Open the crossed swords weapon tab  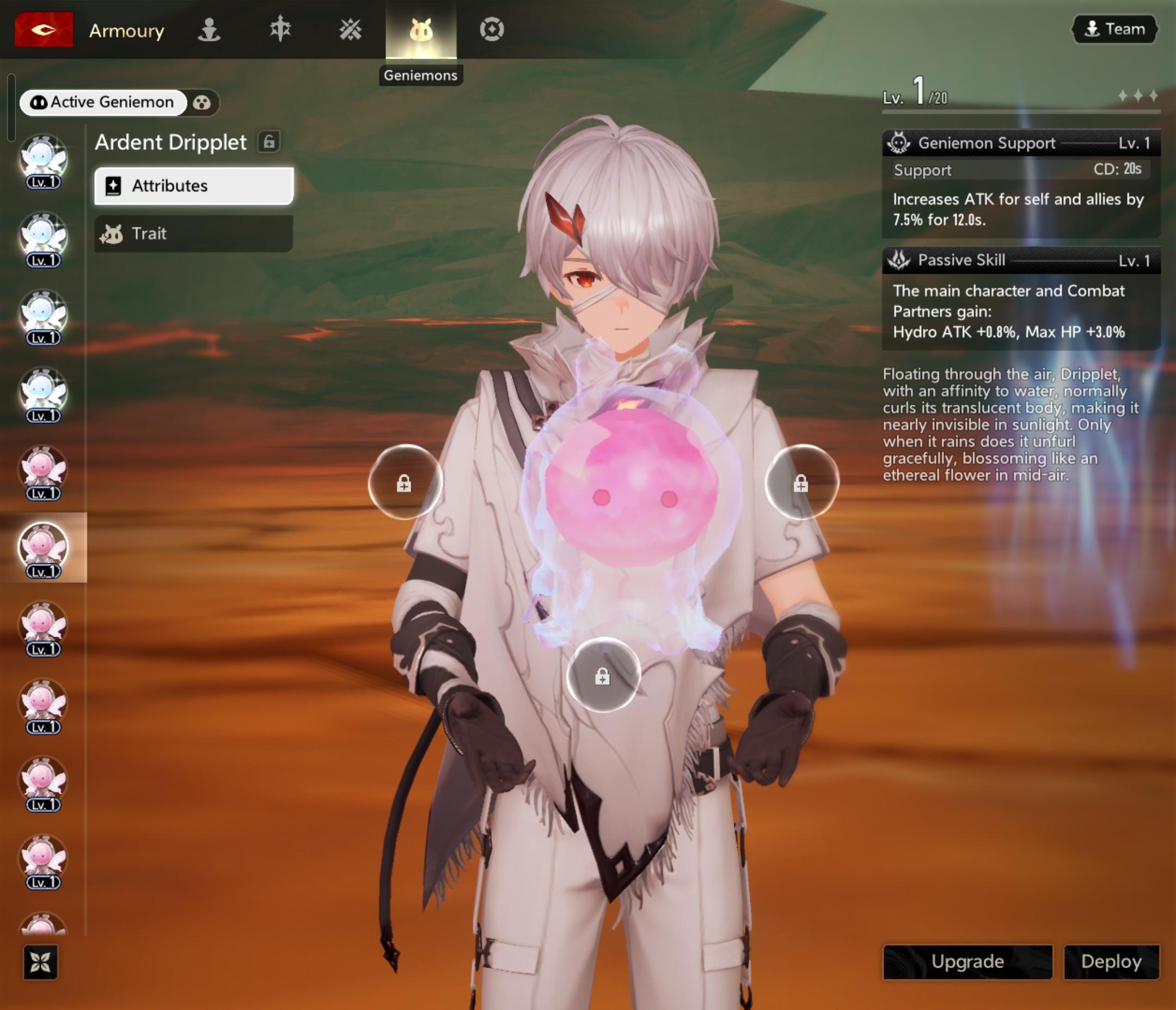click(350, 29)
